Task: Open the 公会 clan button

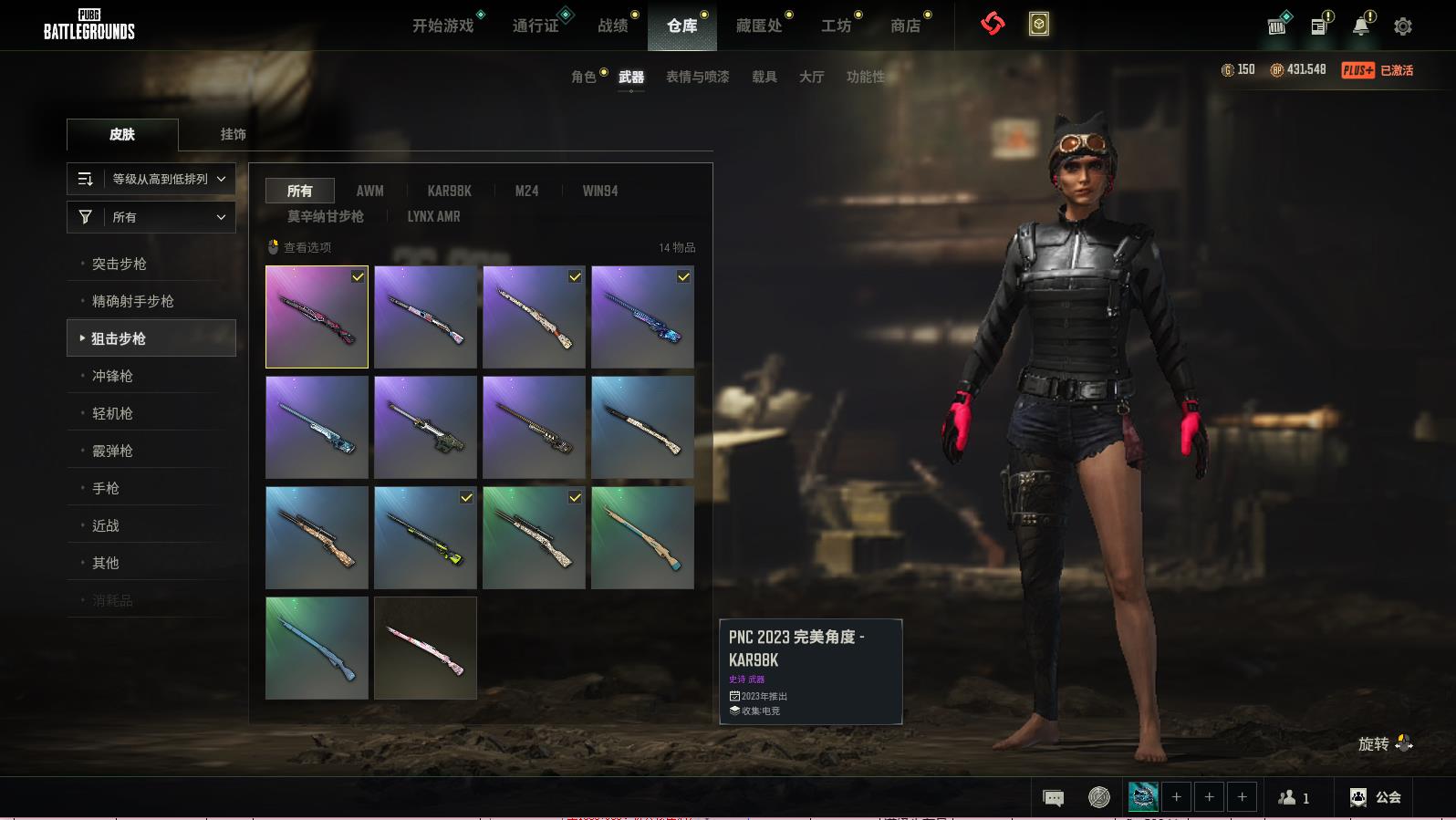Action: point(1376,797)
